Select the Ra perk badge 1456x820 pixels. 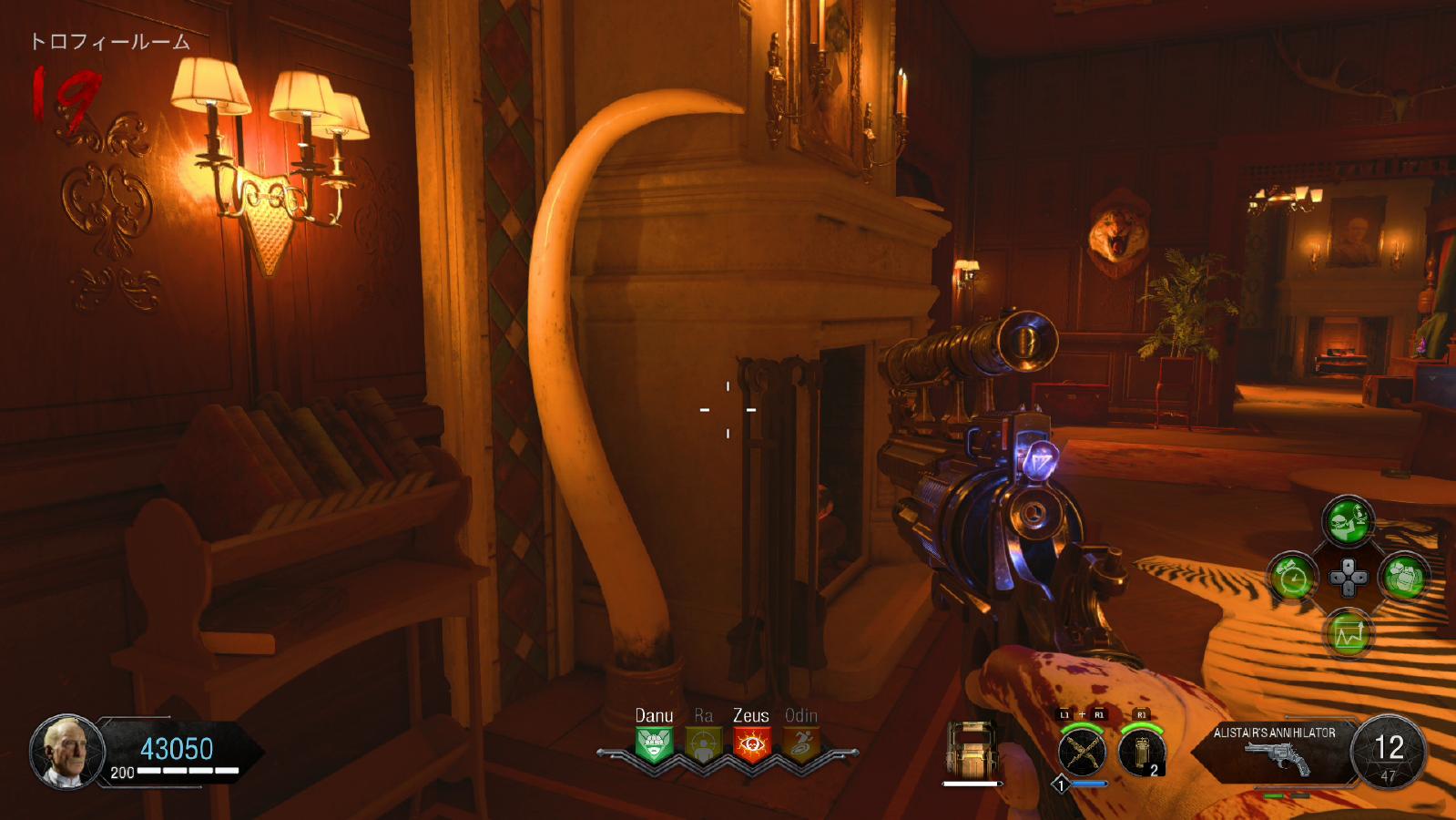[703, 744]
